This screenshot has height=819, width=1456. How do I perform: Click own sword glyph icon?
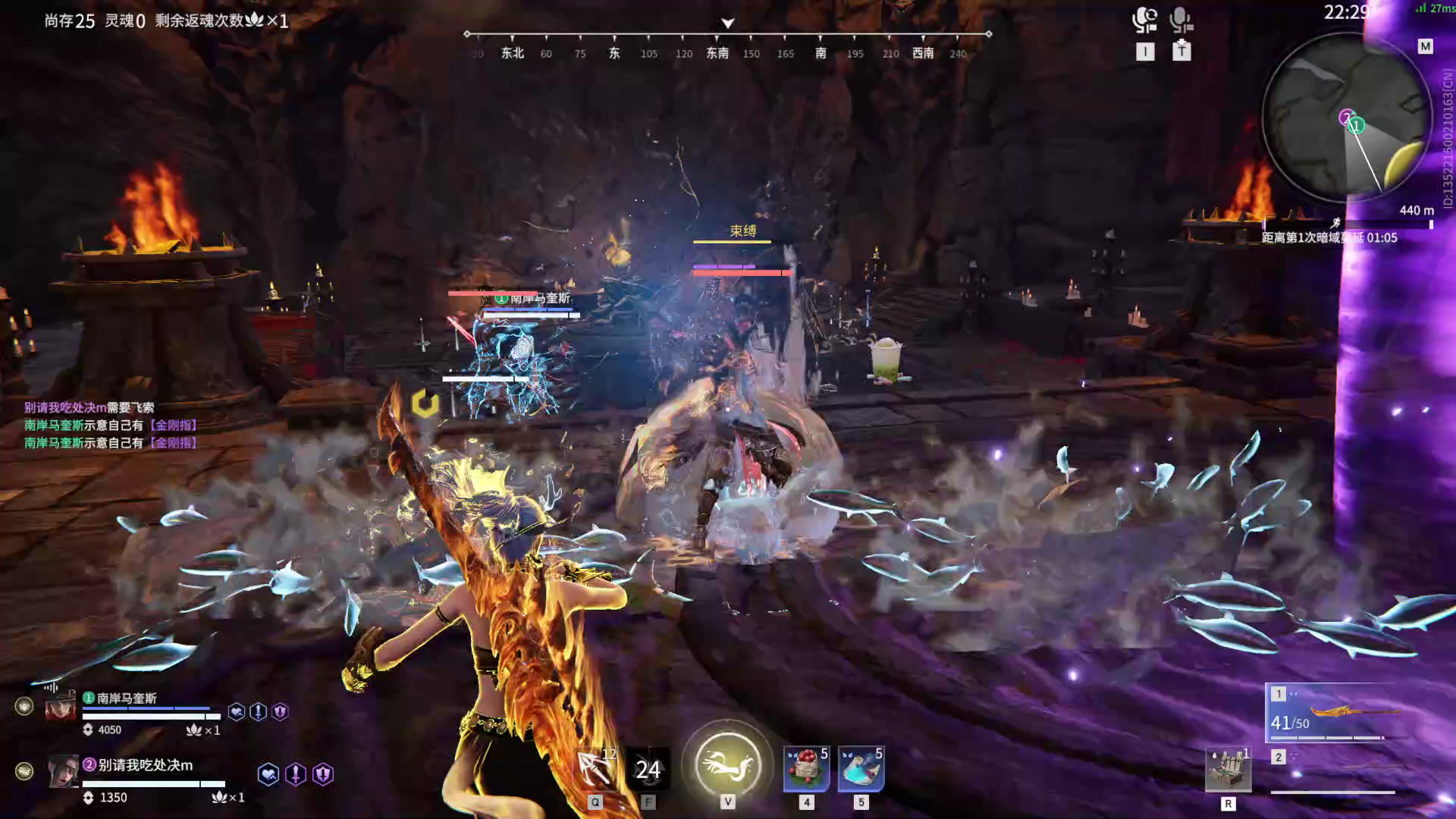coord(296,774)
